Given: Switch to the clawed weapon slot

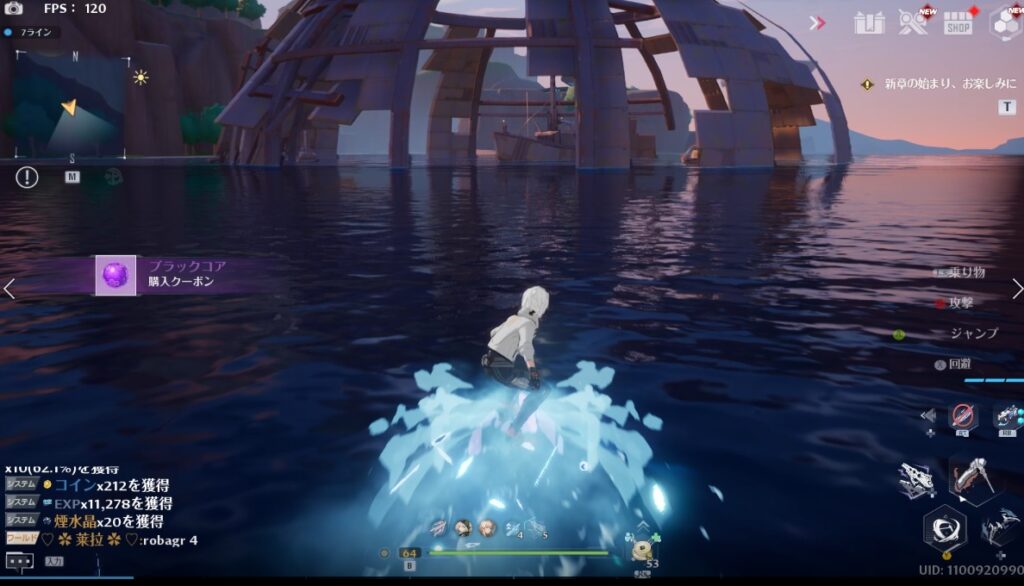Looking at the screenshot, I should (x=917, y=480).
